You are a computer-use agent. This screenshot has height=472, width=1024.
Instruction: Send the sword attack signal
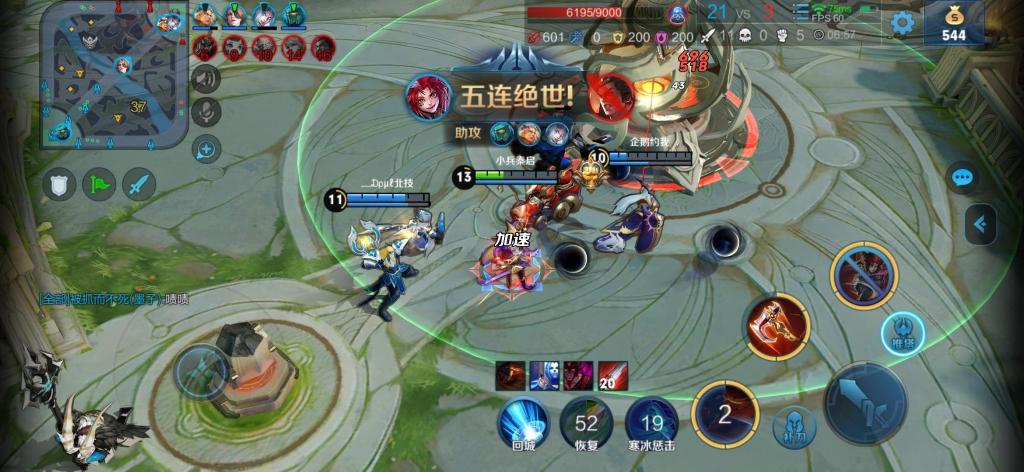pyautogui.click(x=139, y=184)
